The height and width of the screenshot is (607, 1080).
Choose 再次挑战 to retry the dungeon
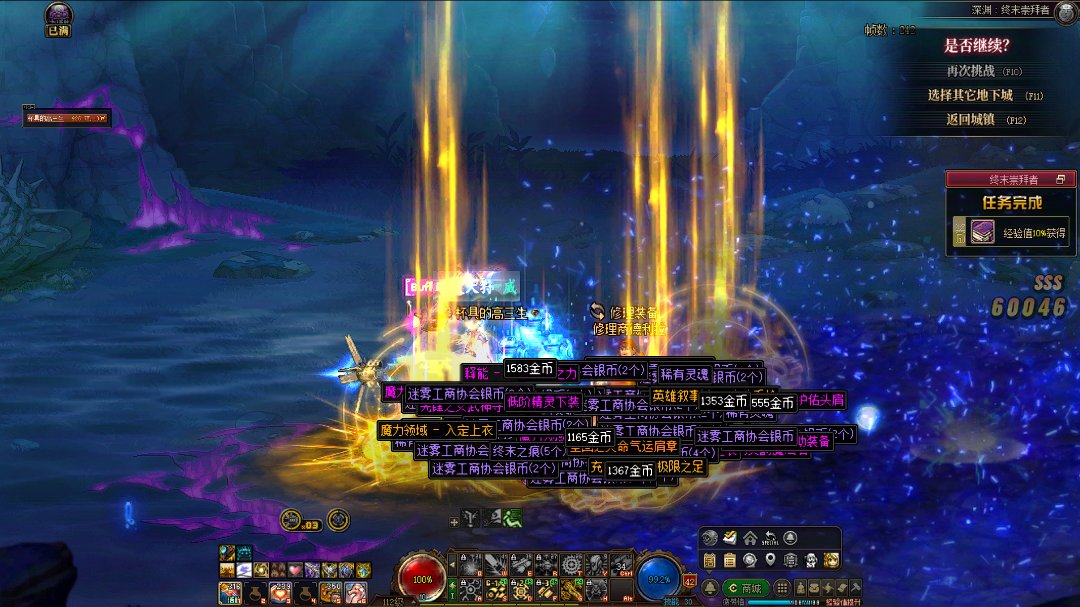(970, 71)
